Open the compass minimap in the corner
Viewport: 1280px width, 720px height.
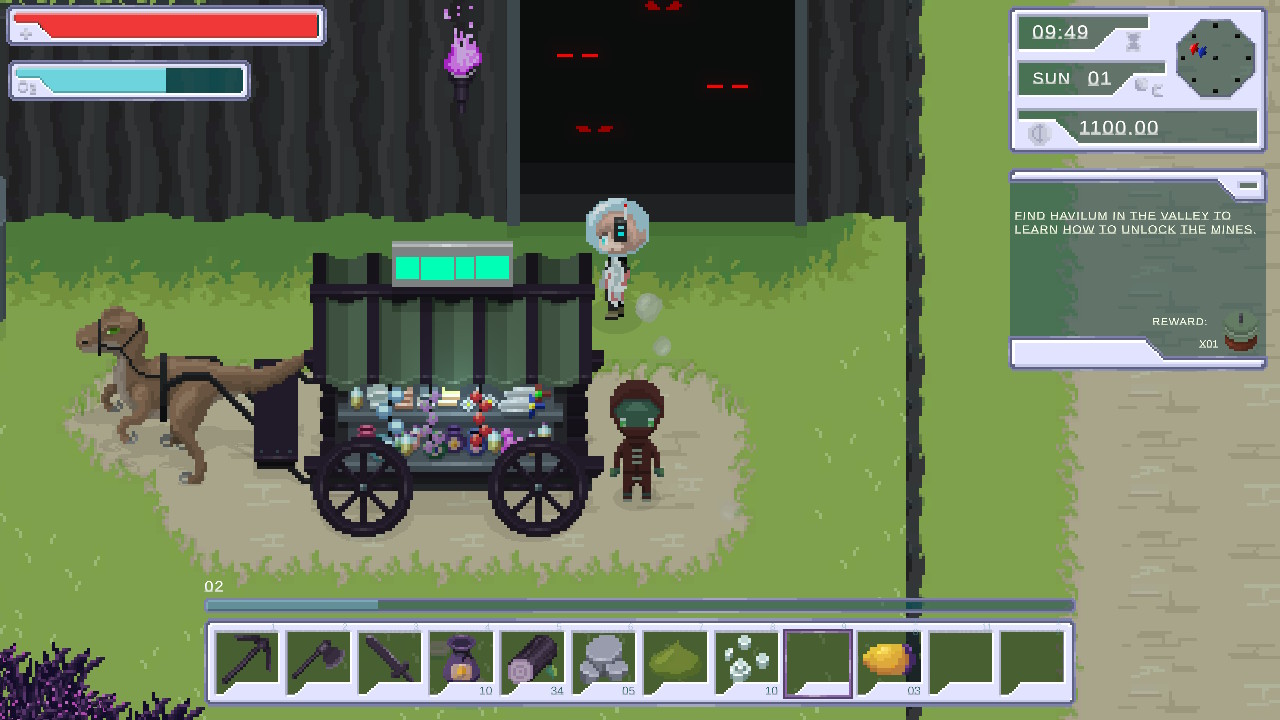point(1216,58)
